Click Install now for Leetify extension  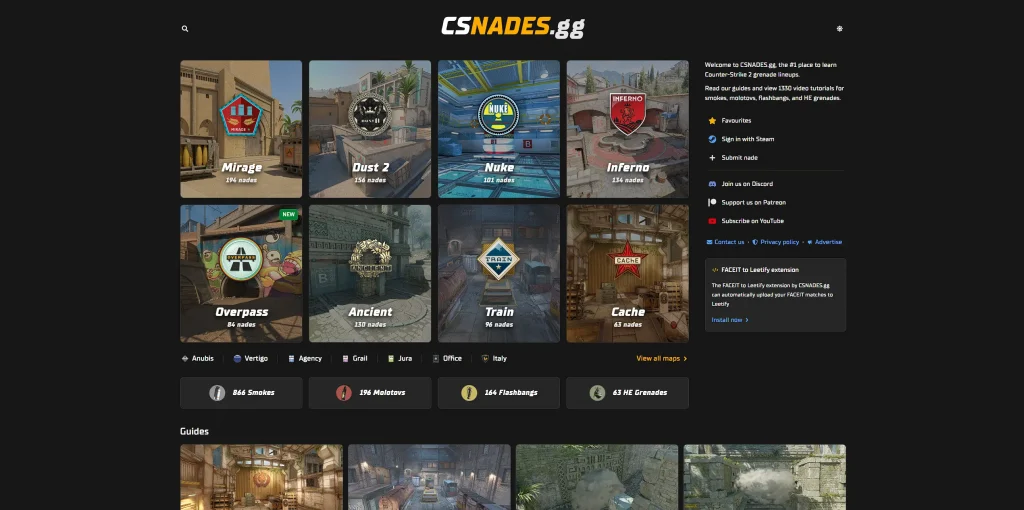(729, 320)
